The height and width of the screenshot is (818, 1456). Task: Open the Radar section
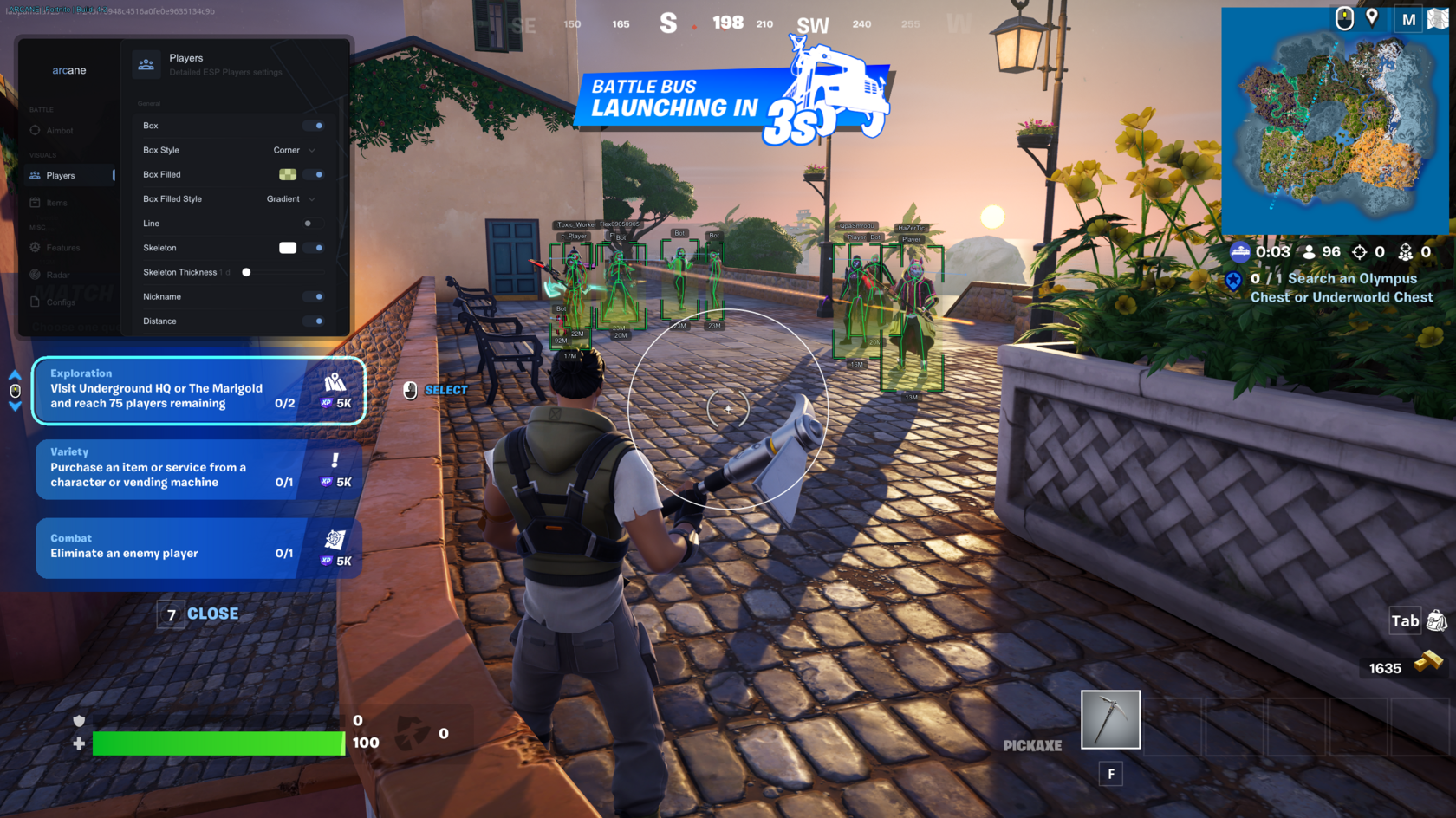click(56, 274)
